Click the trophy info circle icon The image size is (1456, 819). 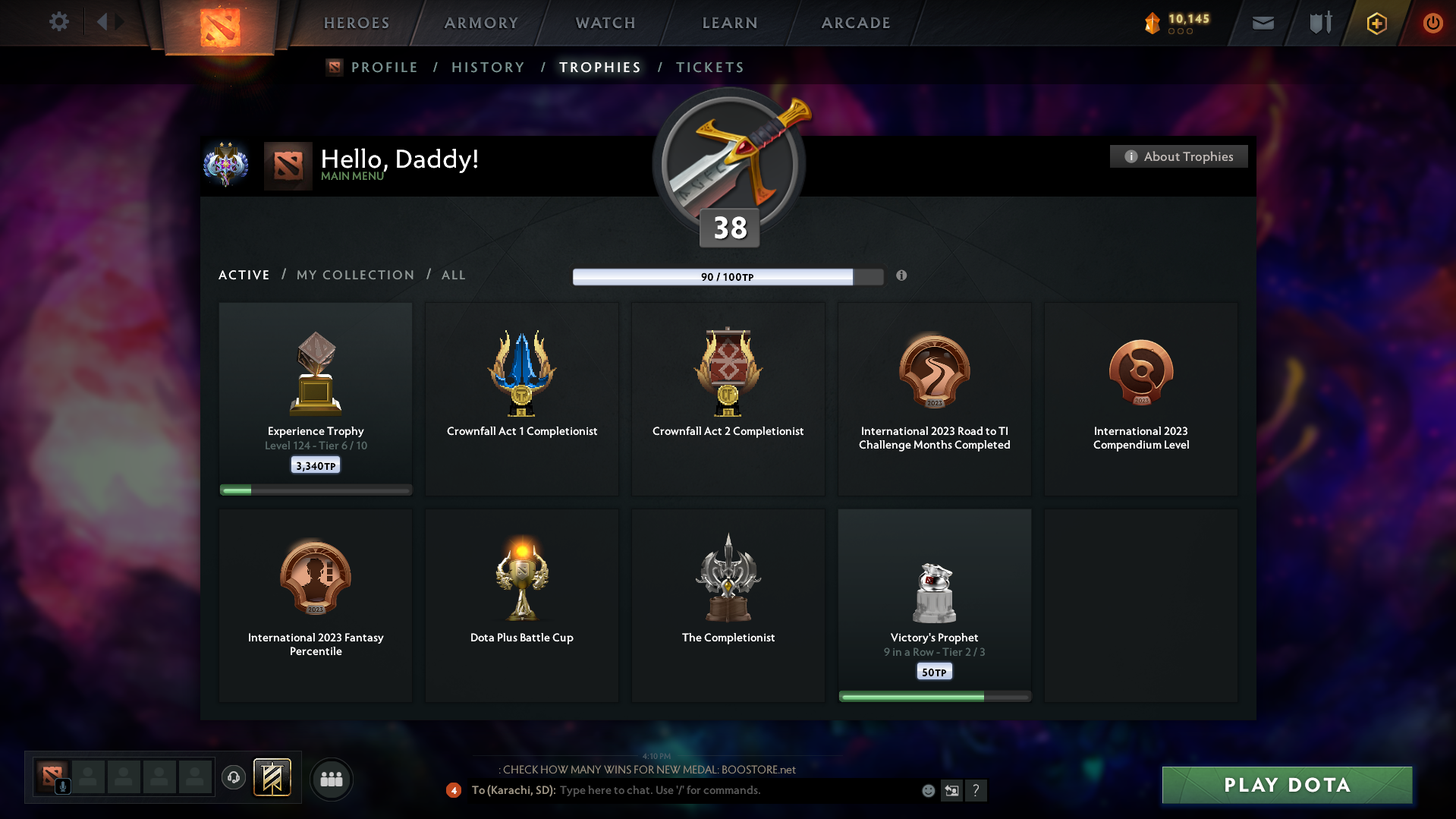click(902, 276)
